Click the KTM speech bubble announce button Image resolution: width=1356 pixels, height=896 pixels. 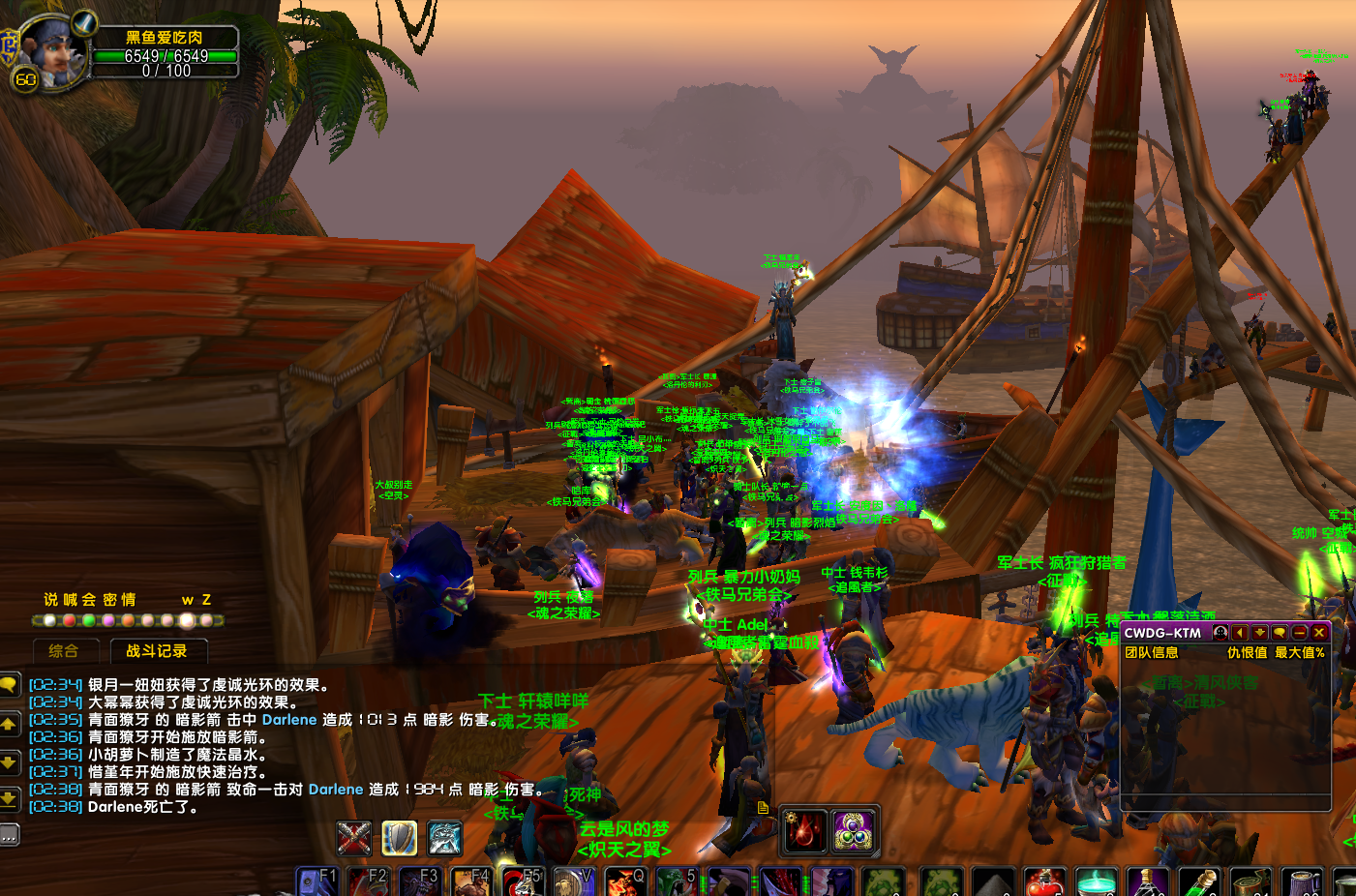coord(1280,633)
